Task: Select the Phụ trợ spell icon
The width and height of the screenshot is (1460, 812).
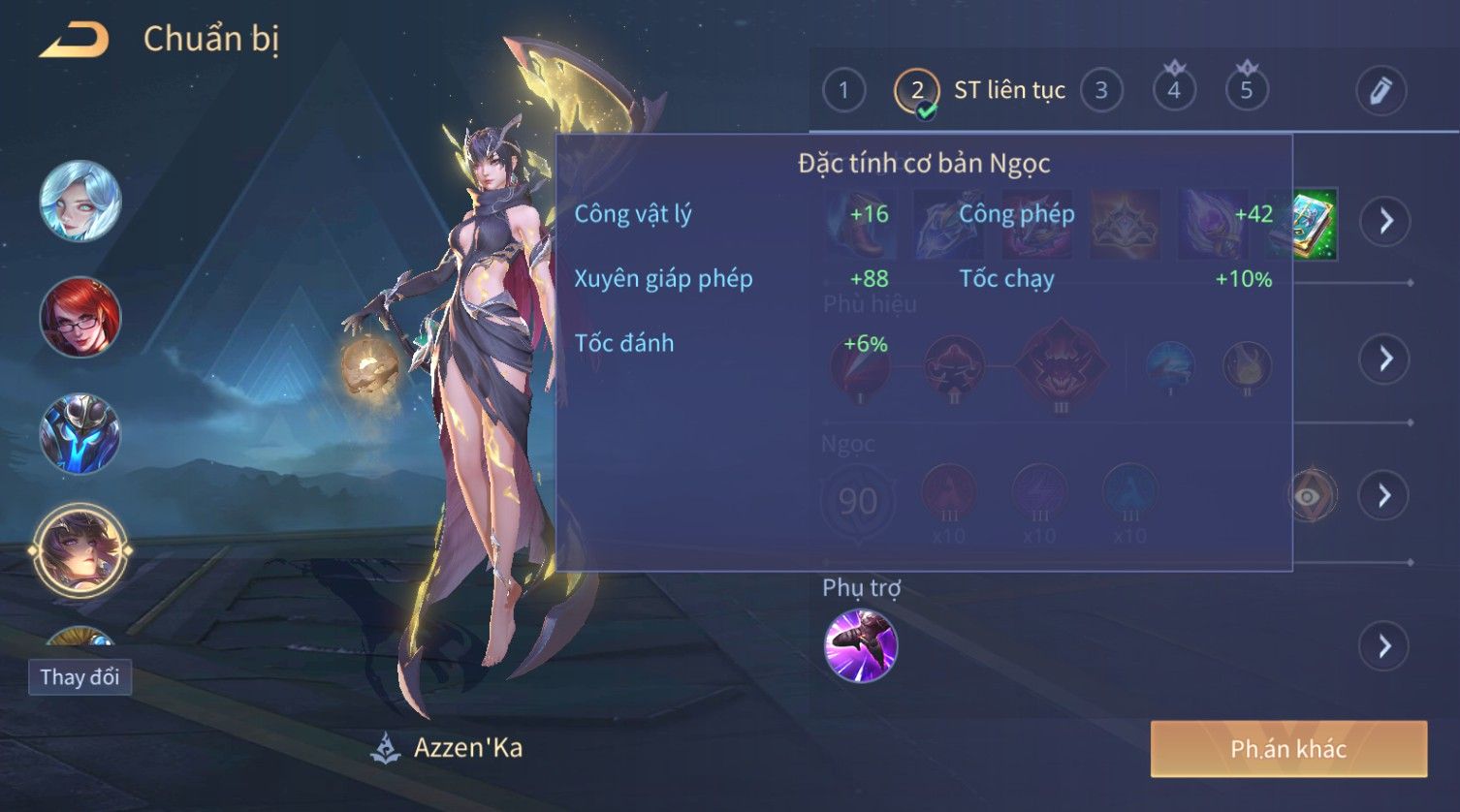Action: click(x=861, y=645)
